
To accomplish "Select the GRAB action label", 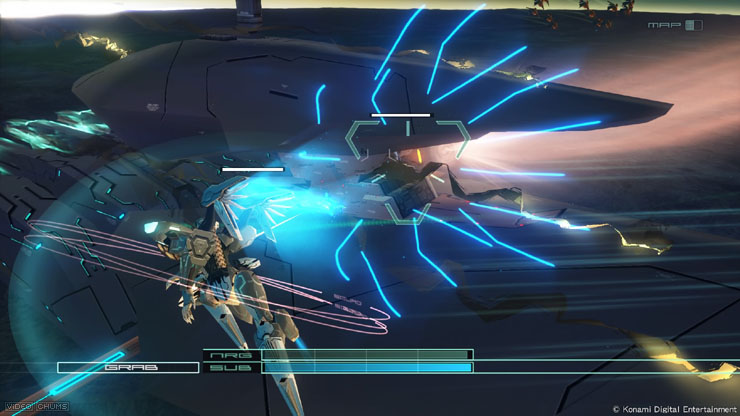I will [127, 367].
